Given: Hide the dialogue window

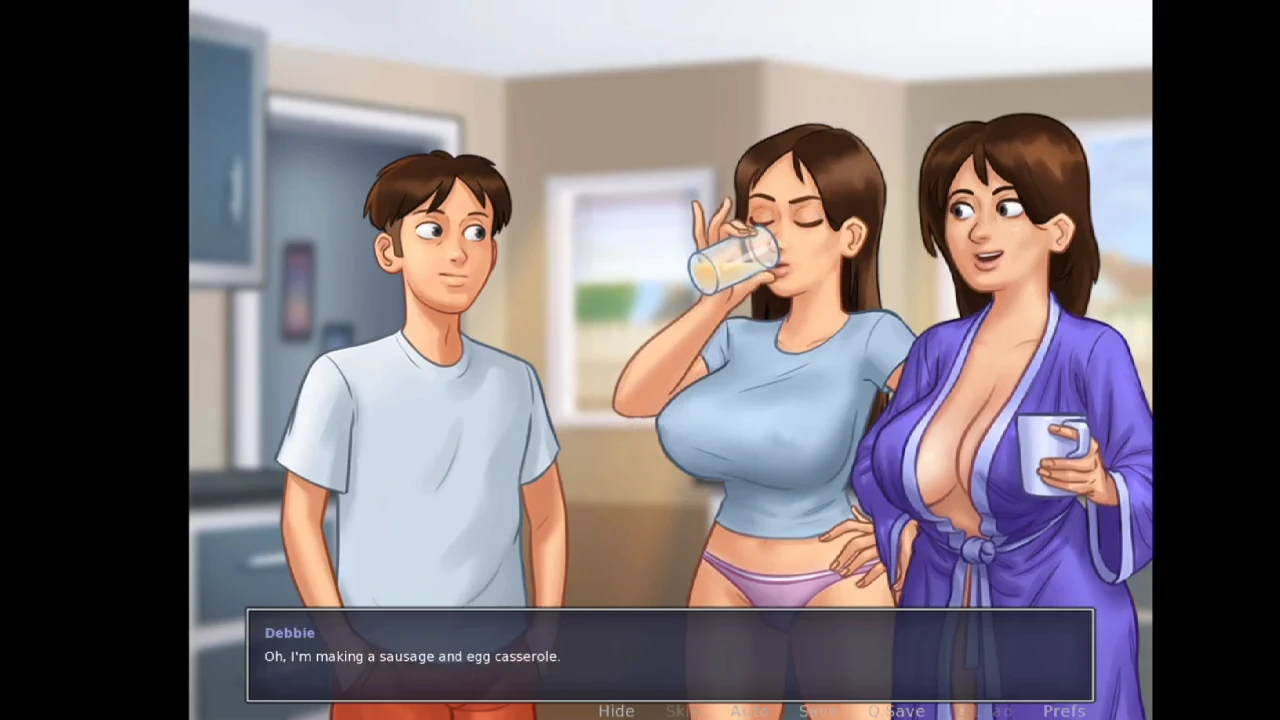Looking at the screenshot, I should pos(616,711).
